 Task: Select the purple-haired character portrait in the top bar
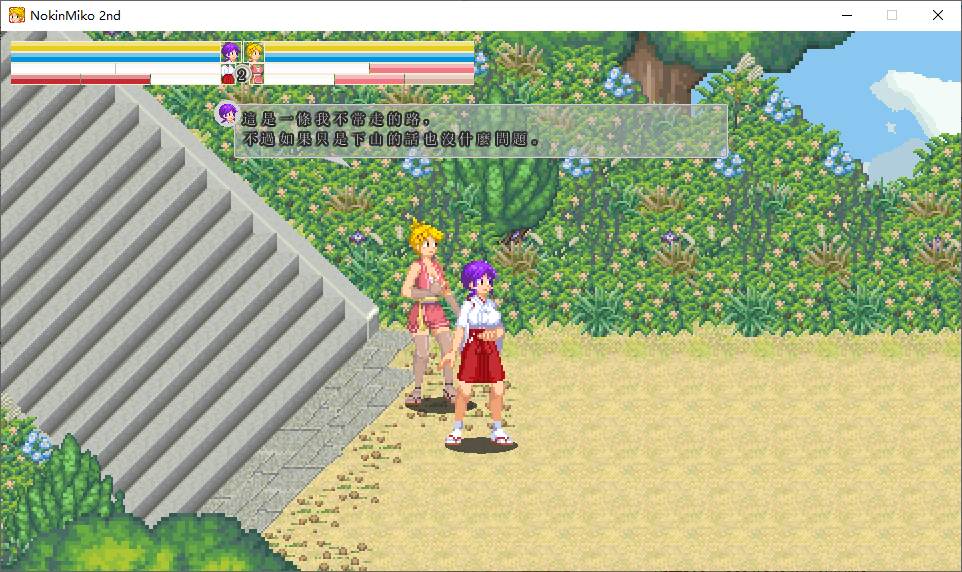(x=231, y=52)
